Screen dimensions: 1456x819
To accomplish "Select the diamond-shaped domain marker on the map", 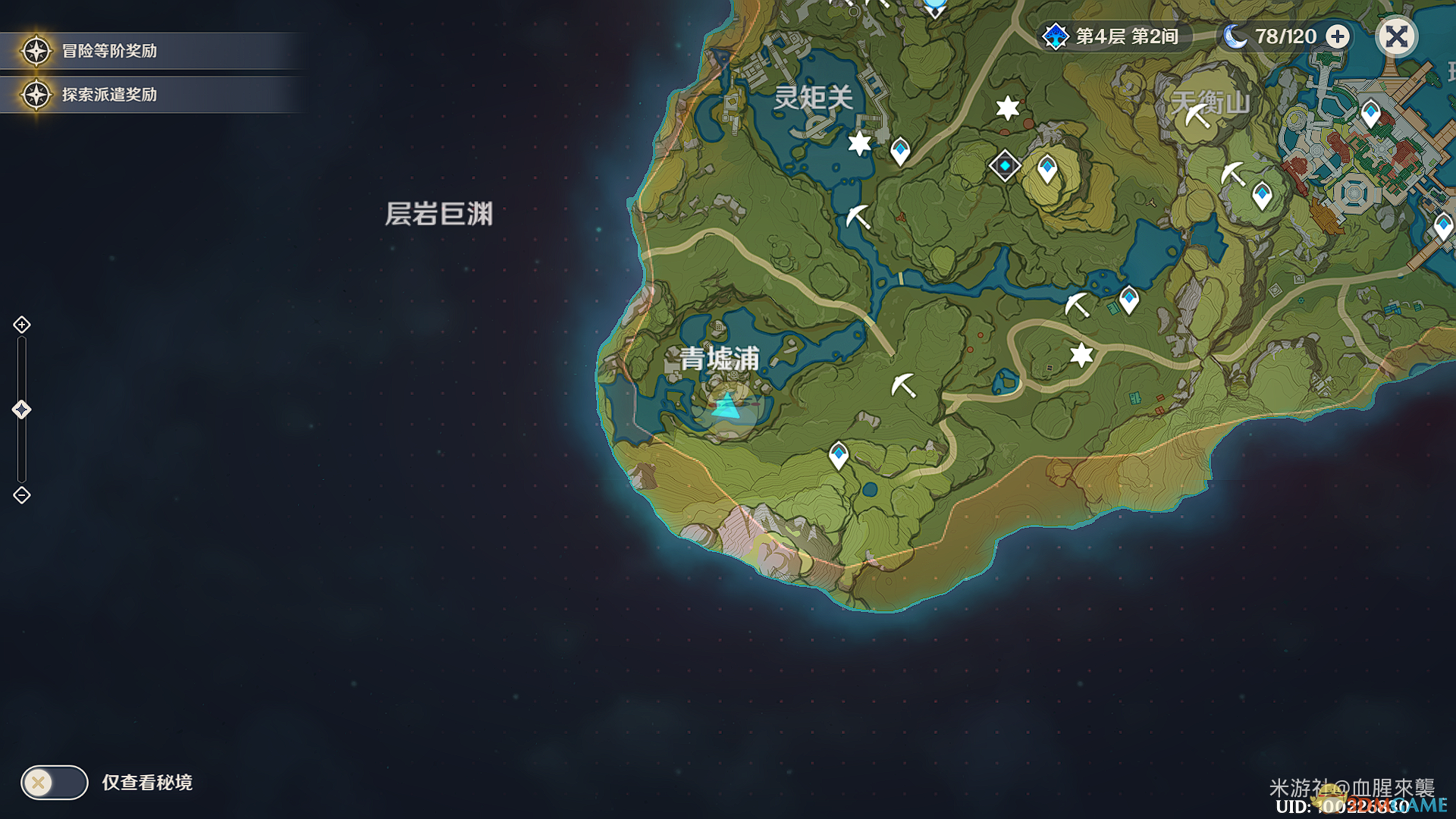I will click(1005, 165).
